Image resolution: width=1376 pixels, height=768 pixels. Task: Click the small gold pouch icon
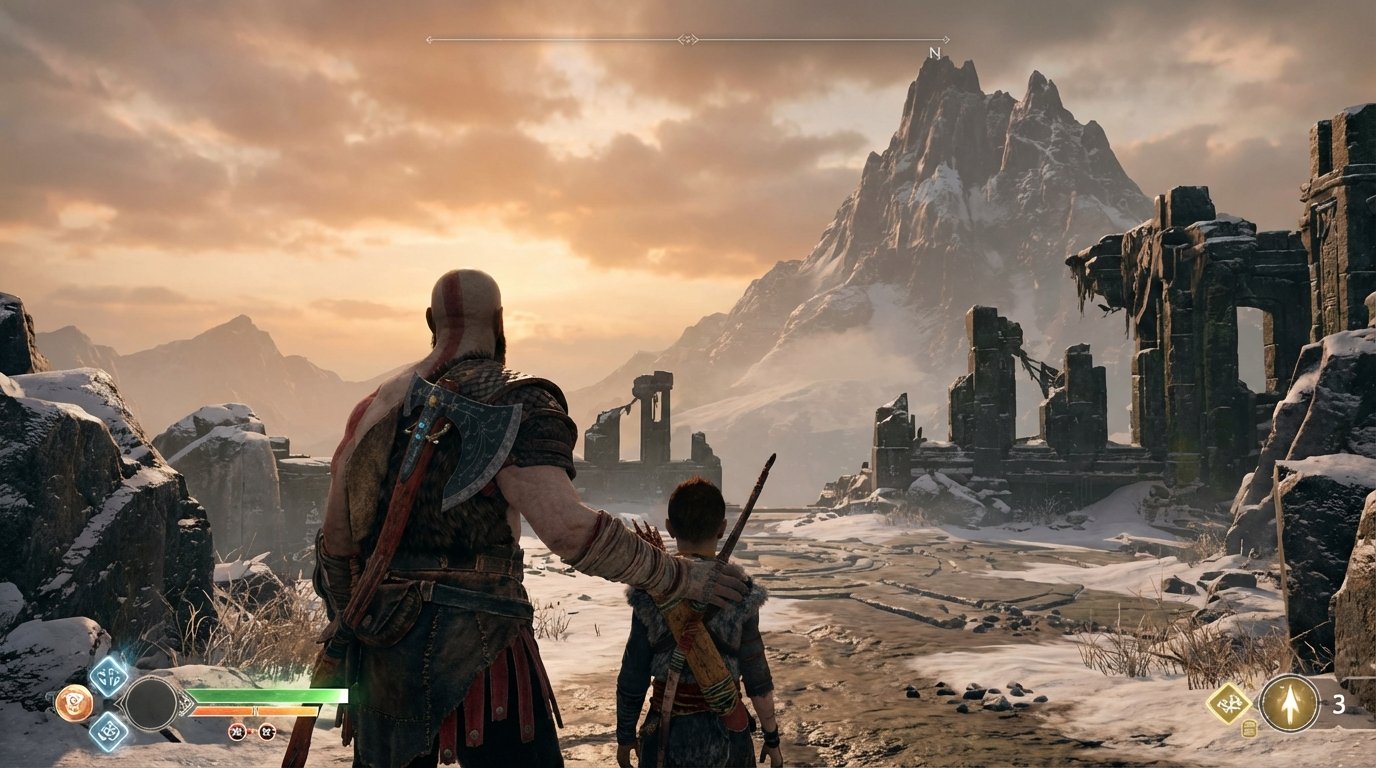coord(1249,728)
